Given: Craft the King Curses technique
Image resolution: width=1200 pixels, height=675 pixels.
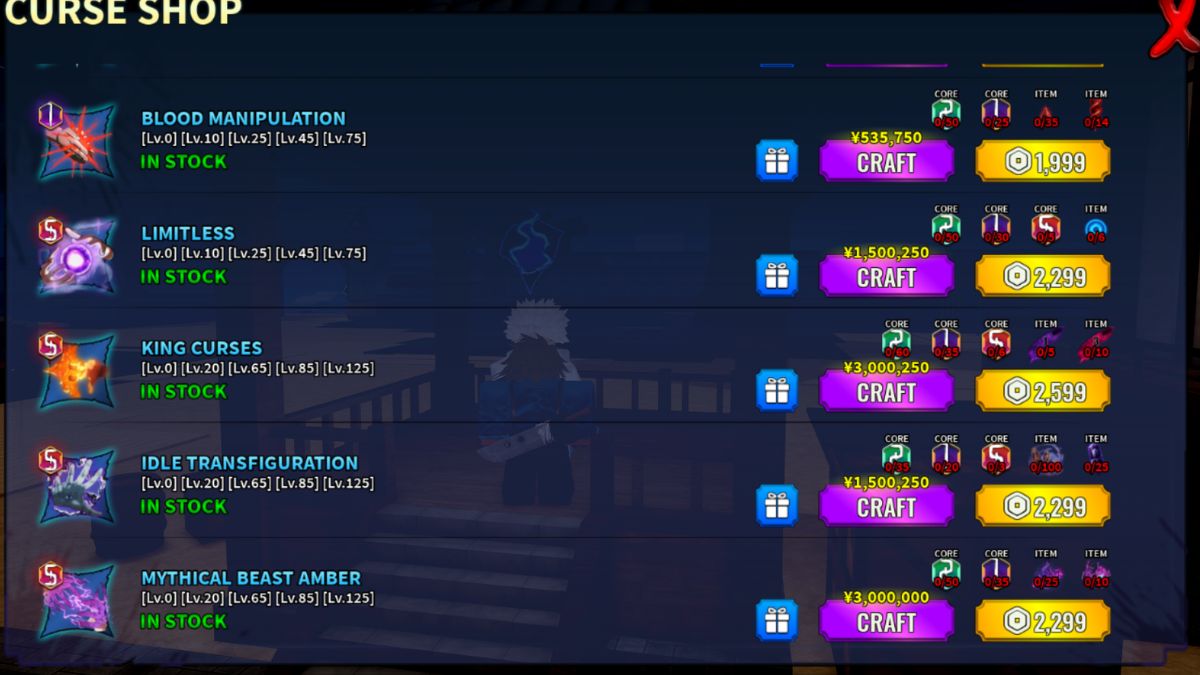Looking at the screenshot, I should point(886,392).
